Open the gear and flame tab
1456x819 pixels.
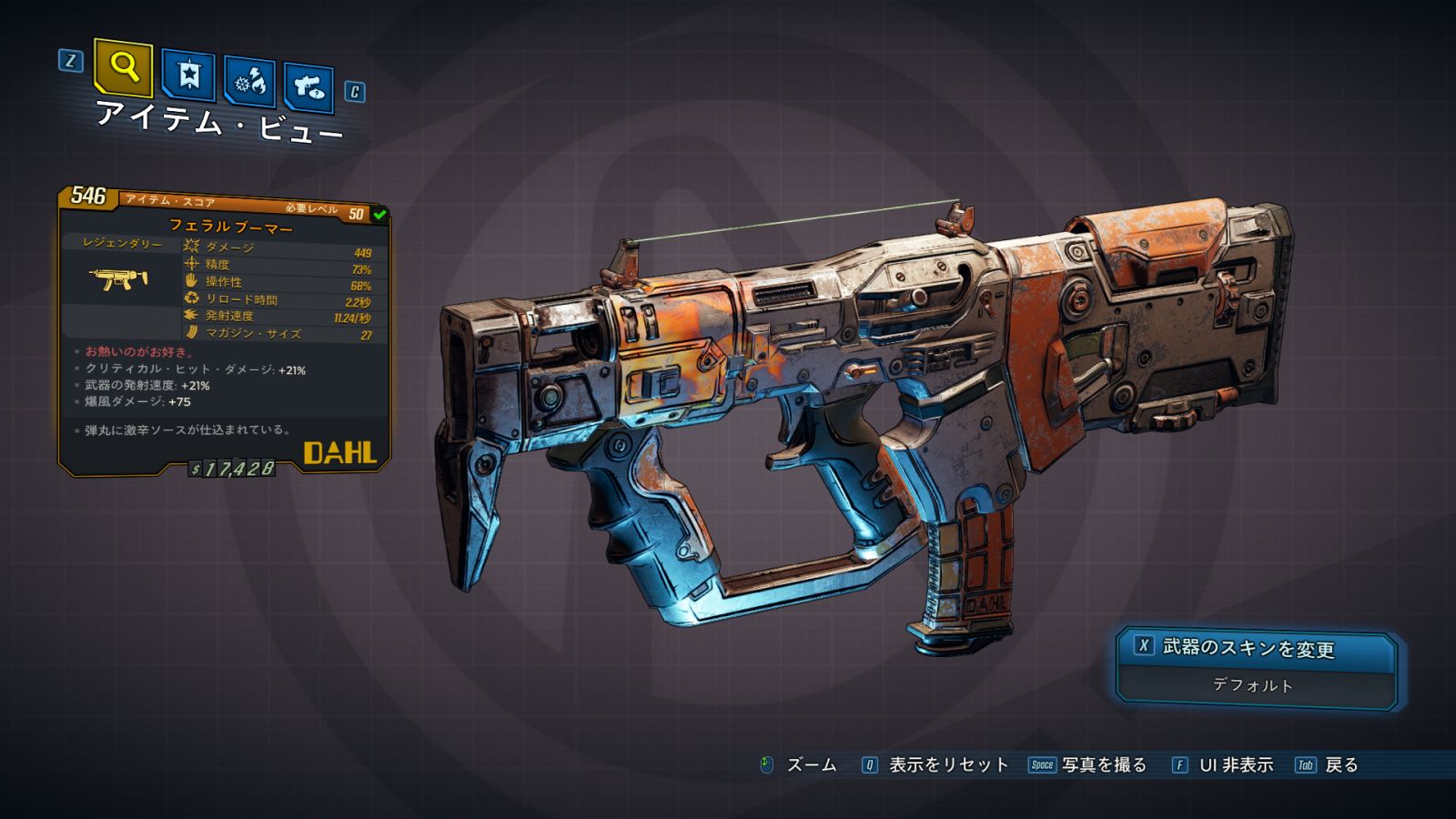coord(249,83)
